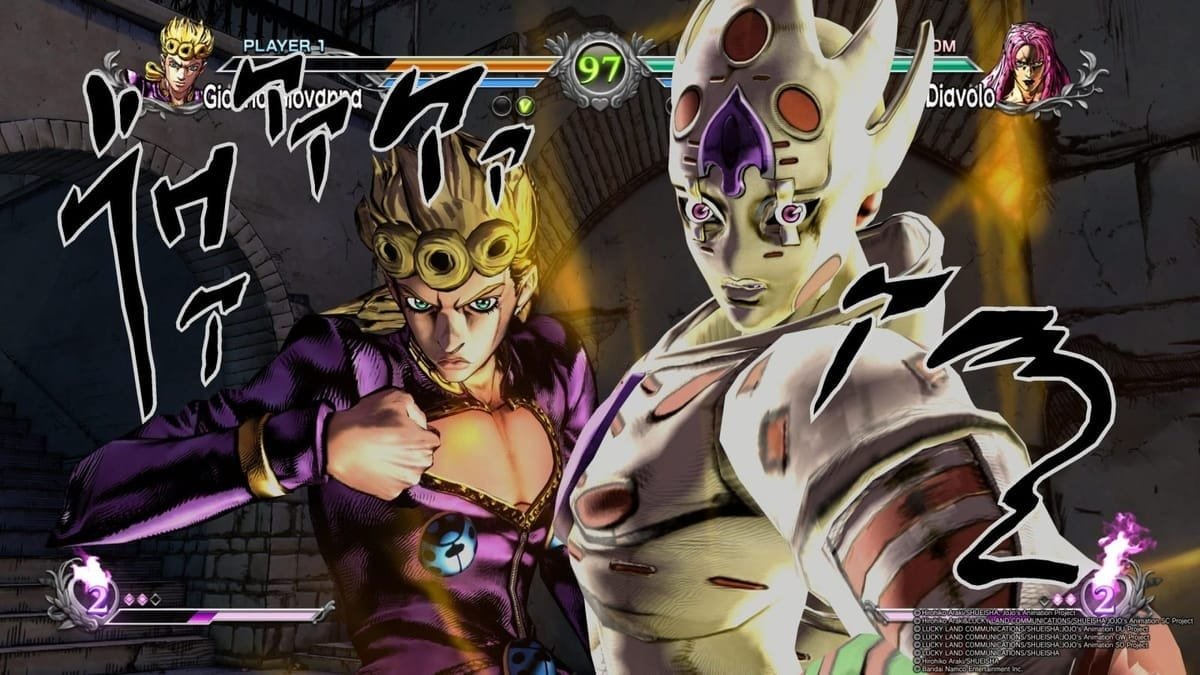1200x675 pixels.
Task: Select Diavolo's heart gauge emblem
Action: tap(1103, 598)
